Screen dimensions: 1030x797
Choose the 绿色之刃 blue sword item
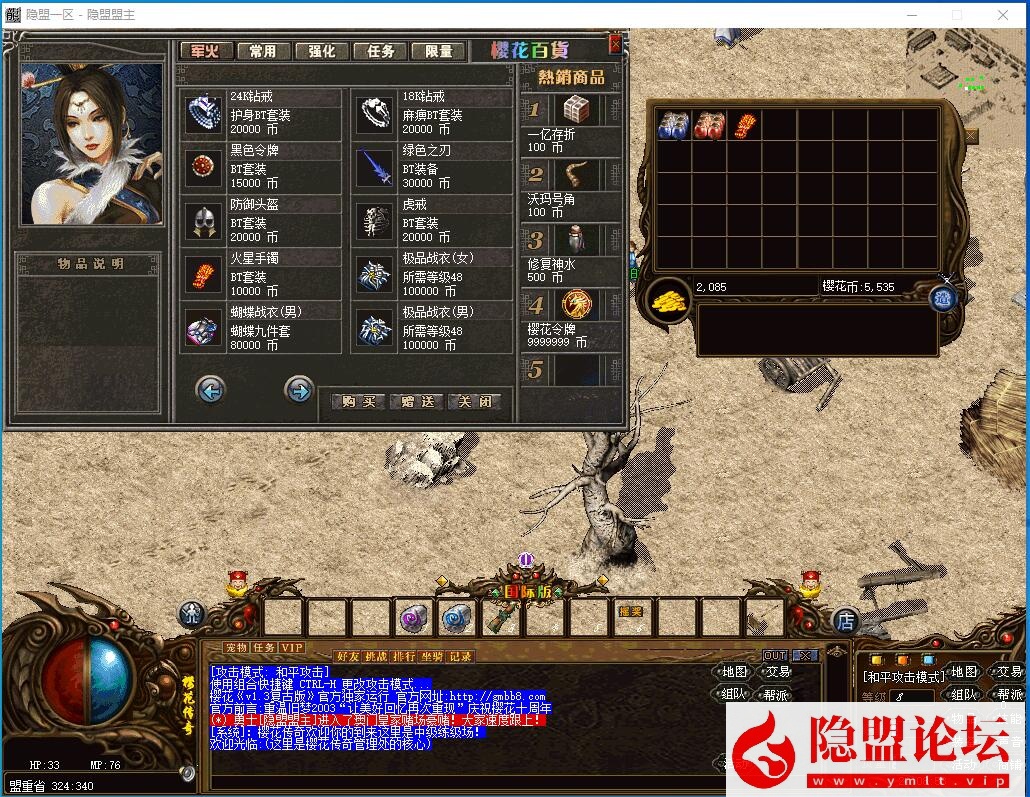point(377,168)
